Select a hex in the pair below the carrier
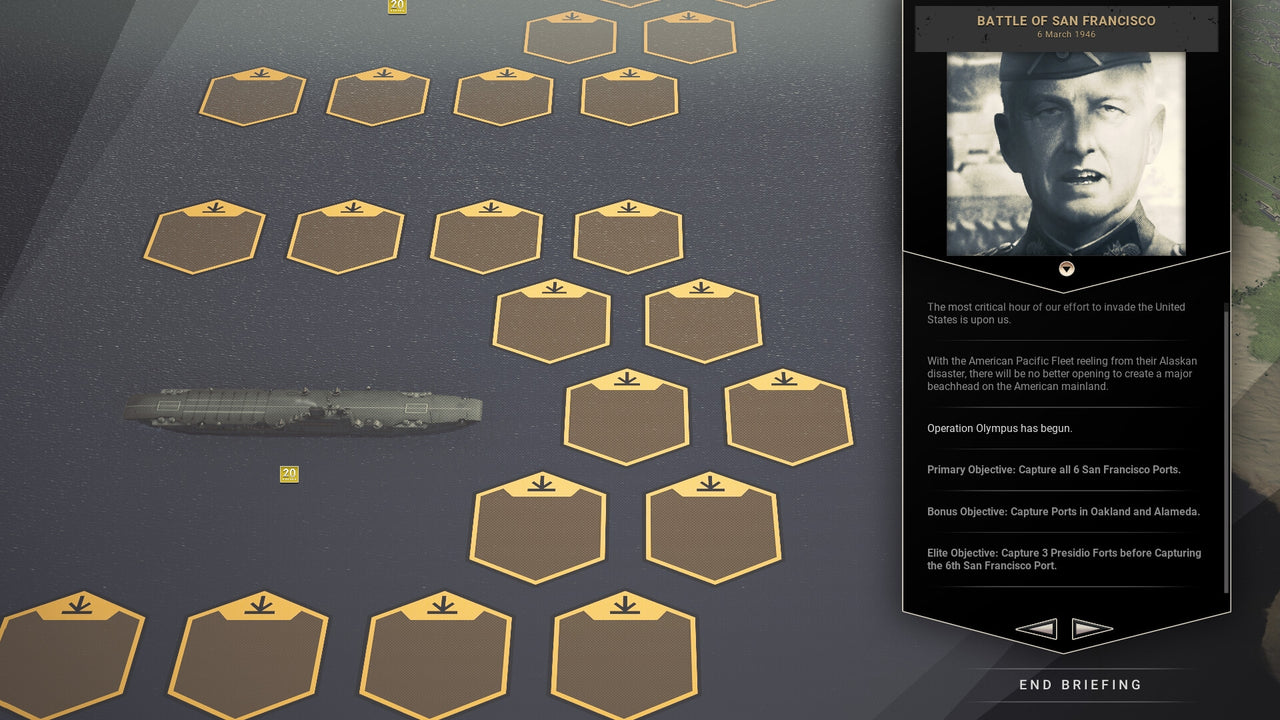This screenshot has width=1280, height=720. point(538,528)
